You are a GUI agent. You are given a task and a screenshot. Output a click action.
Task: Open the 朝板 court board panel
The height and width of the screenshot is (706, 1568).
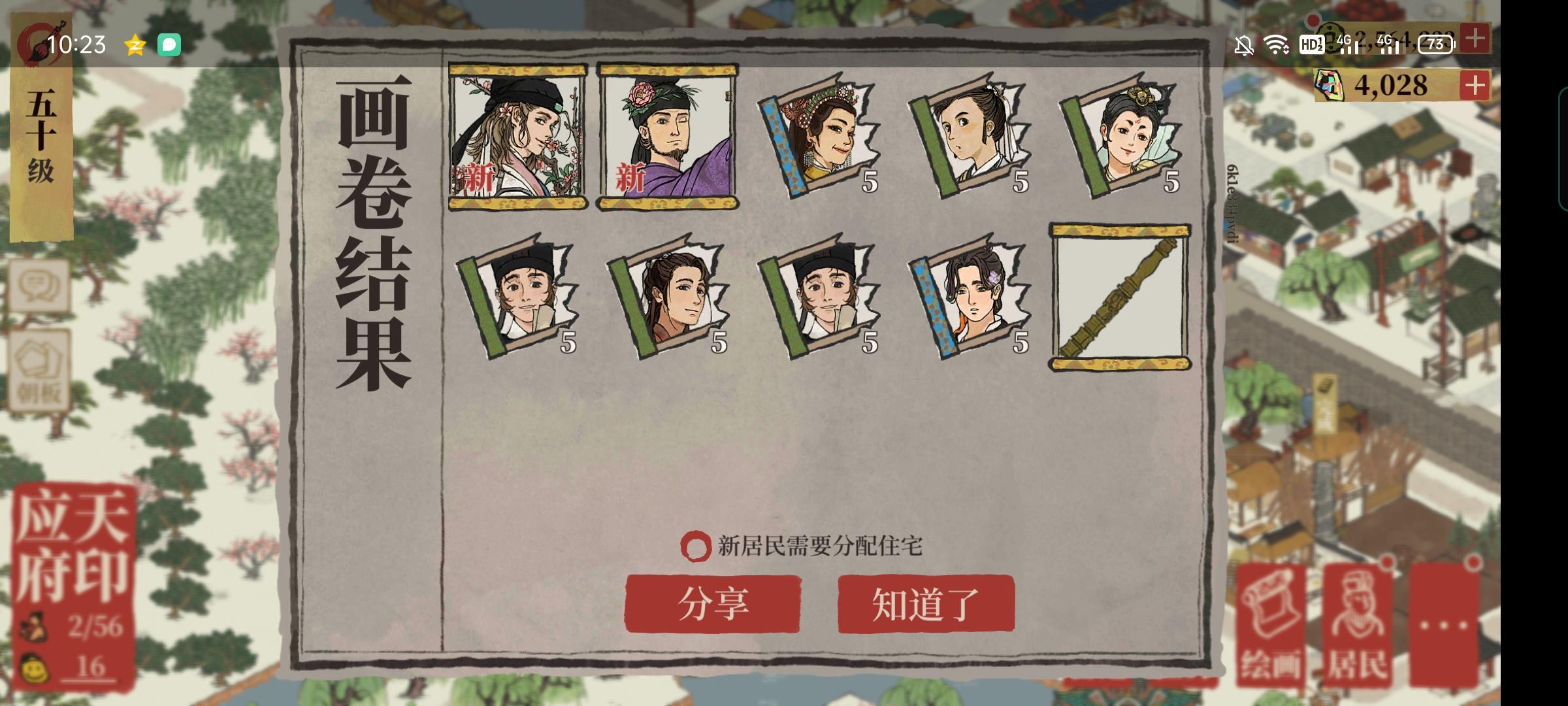pos(41,366)
